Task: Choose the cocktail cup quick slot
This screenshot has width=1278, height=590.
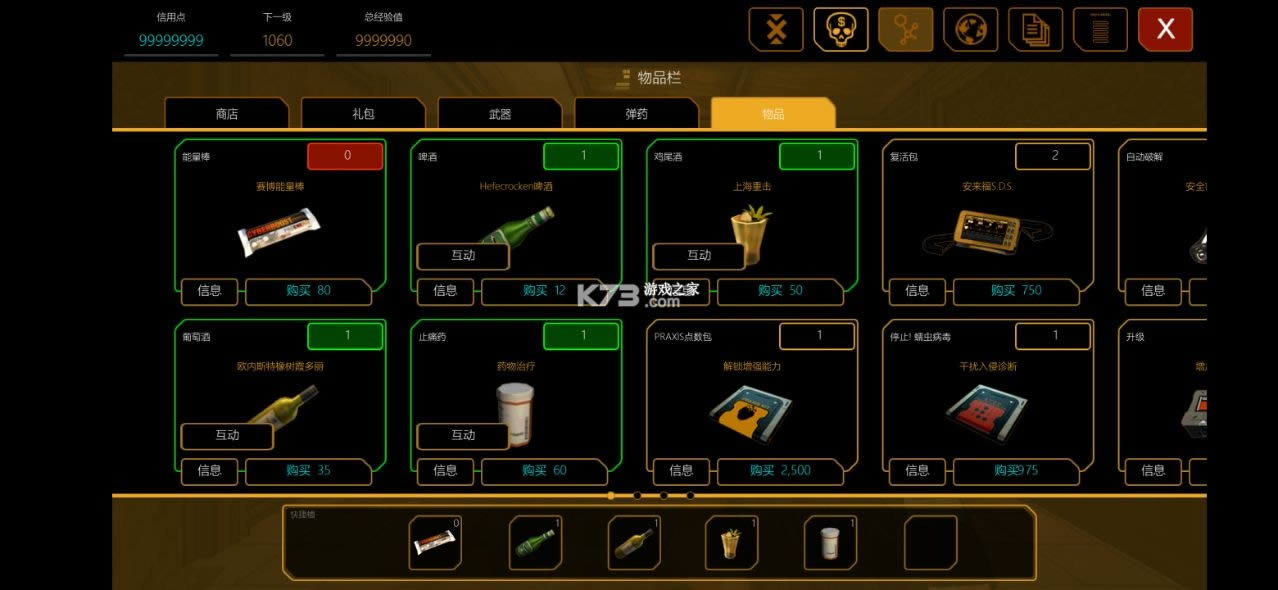Action: [732, 543]
